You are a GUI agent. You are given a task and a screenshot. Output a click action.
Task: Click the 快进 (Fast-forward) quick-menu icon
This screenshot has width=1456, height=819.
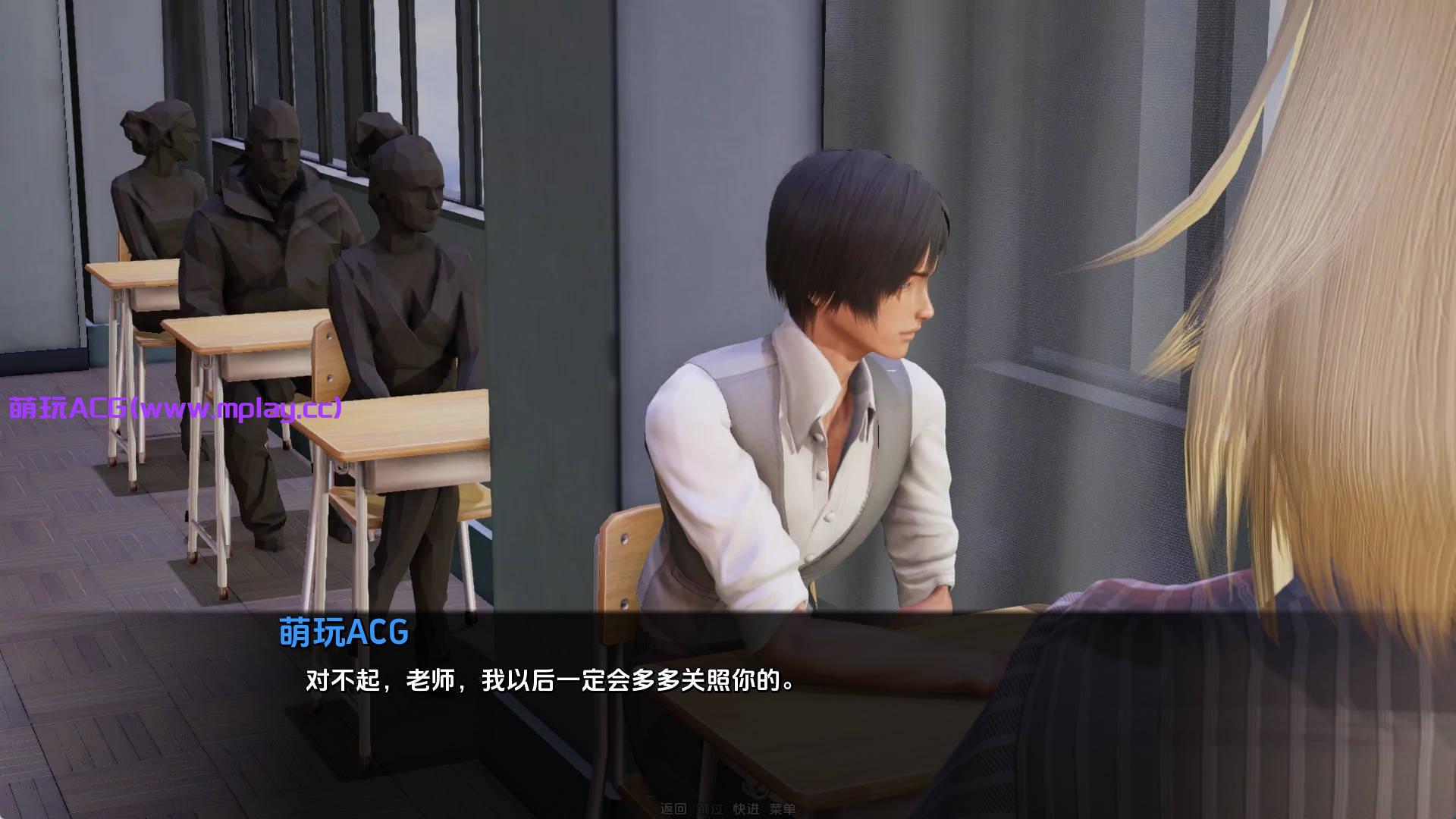point(747,808)
